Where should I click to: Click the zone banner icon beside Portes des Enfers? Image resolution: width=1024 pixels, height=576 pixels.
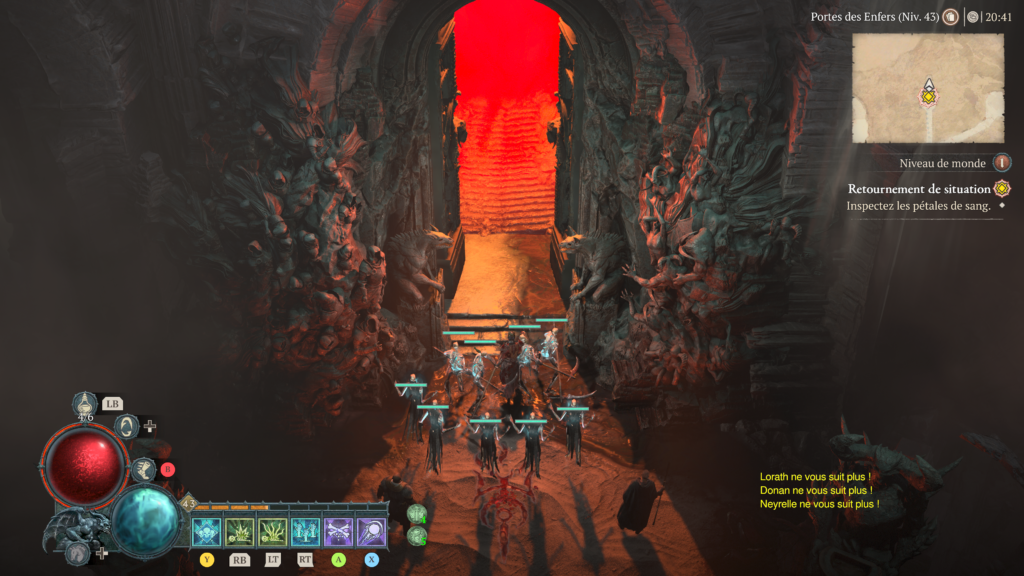pos(949,17)
